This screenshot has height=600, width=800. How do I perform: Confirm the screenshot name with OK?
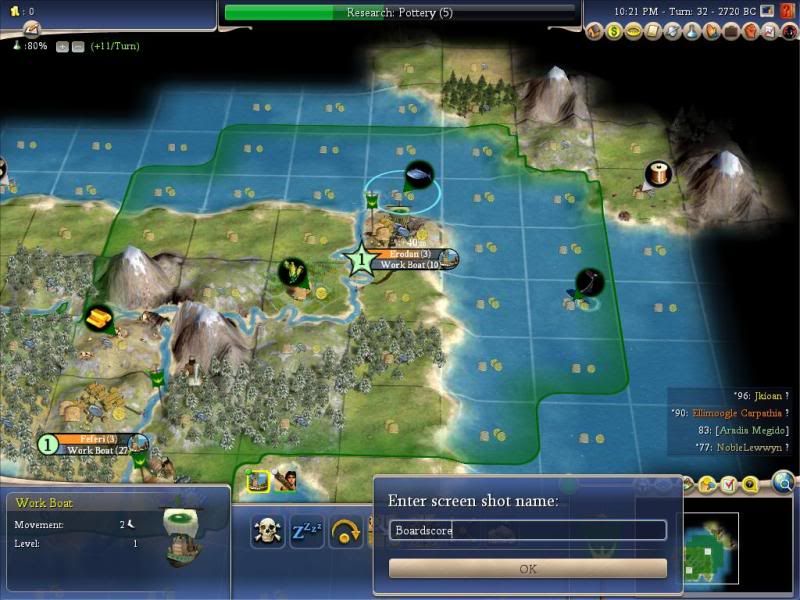pyautogui.click(x=527, y=568)
